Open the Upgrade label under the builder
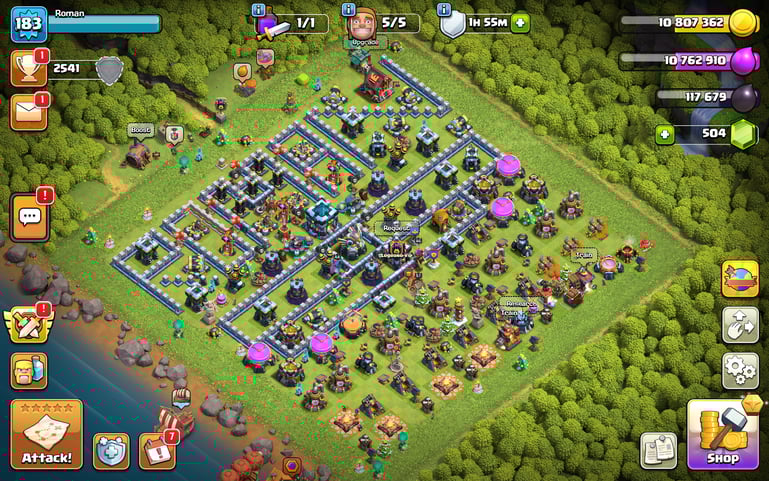The height and width of the screenshot is (481, 769). point(366,43)
